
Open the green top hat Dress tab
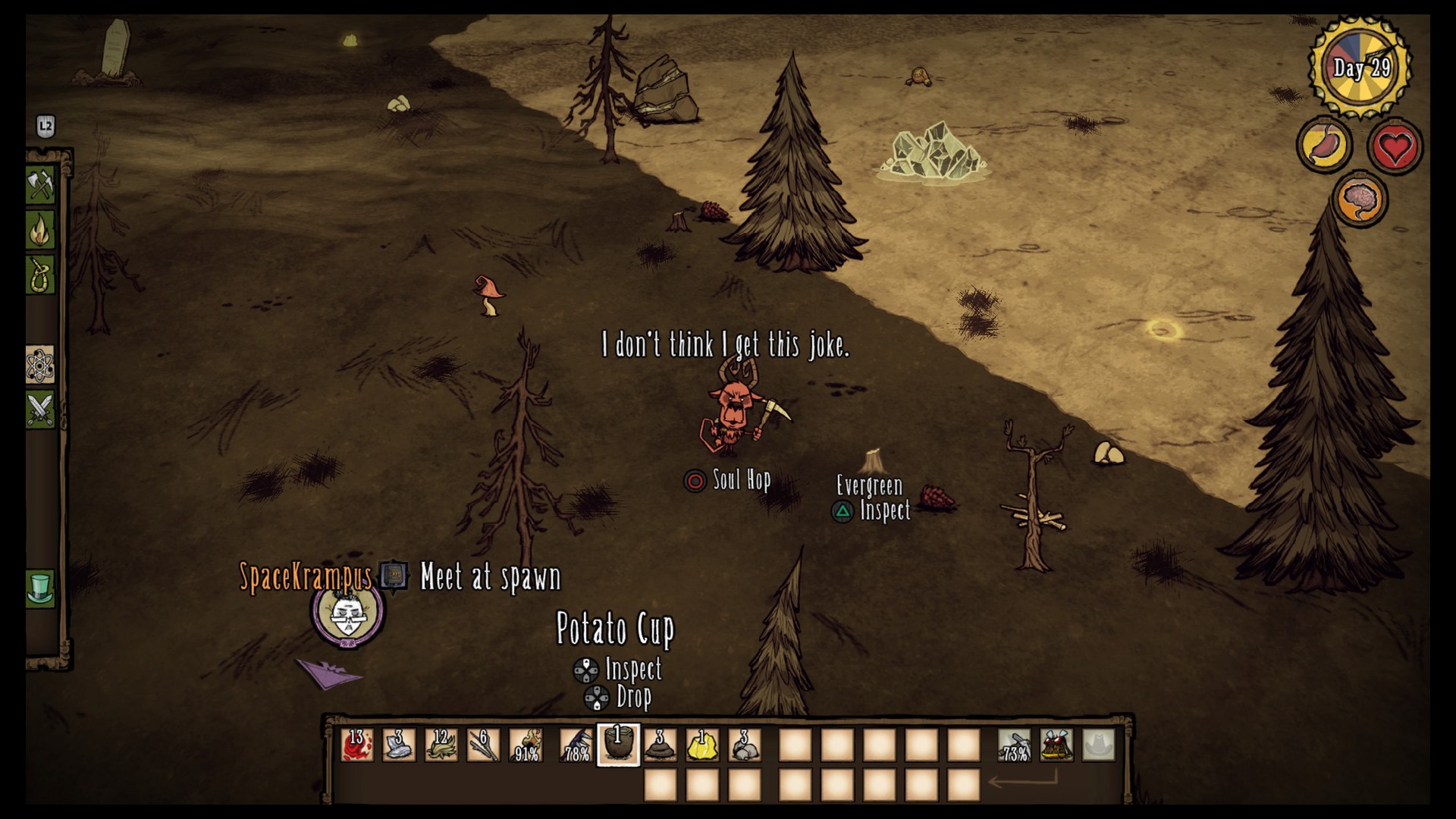coord(40,588)
